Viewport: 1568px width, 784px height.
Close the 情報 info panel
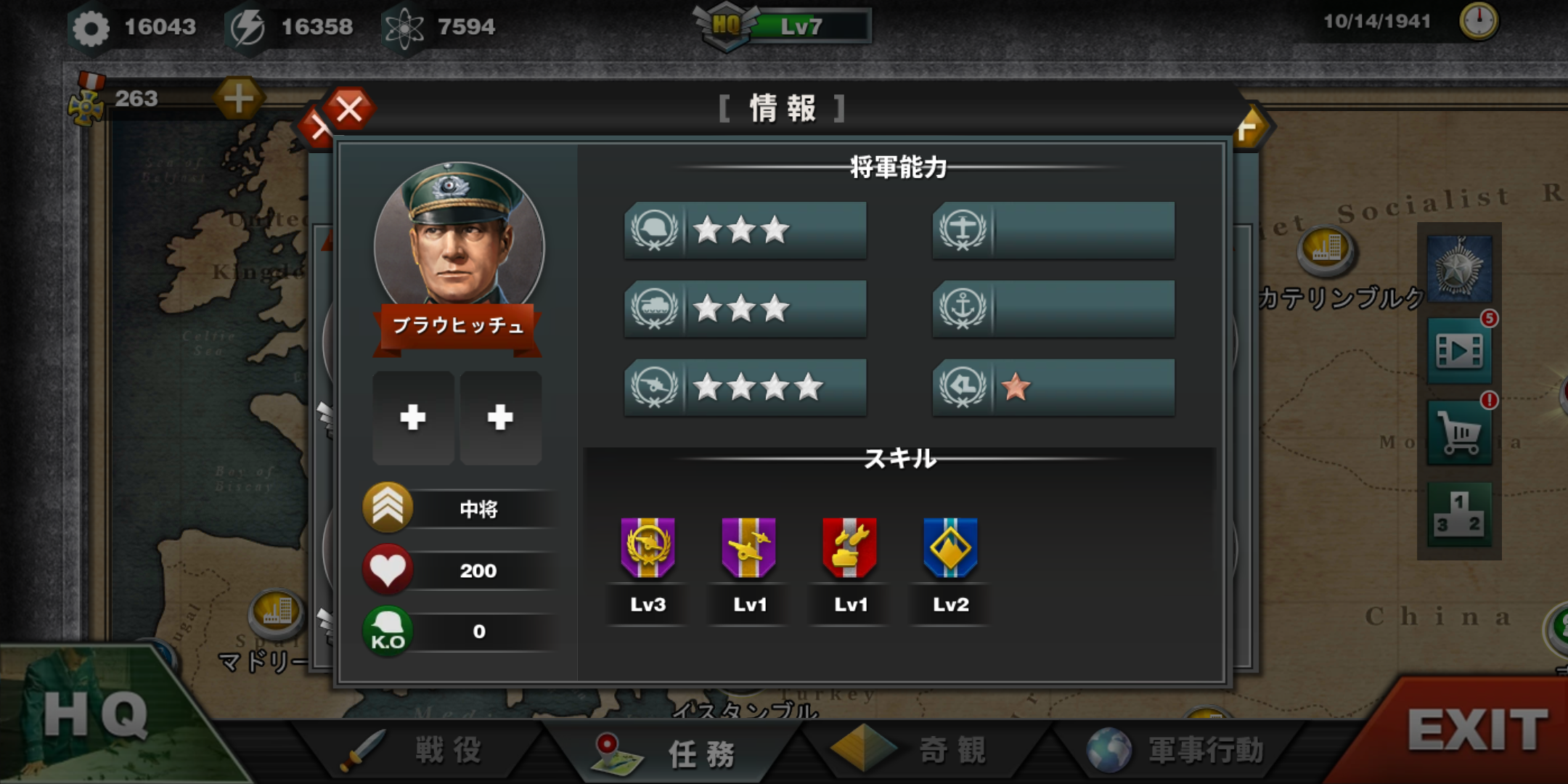pos(349,110)
